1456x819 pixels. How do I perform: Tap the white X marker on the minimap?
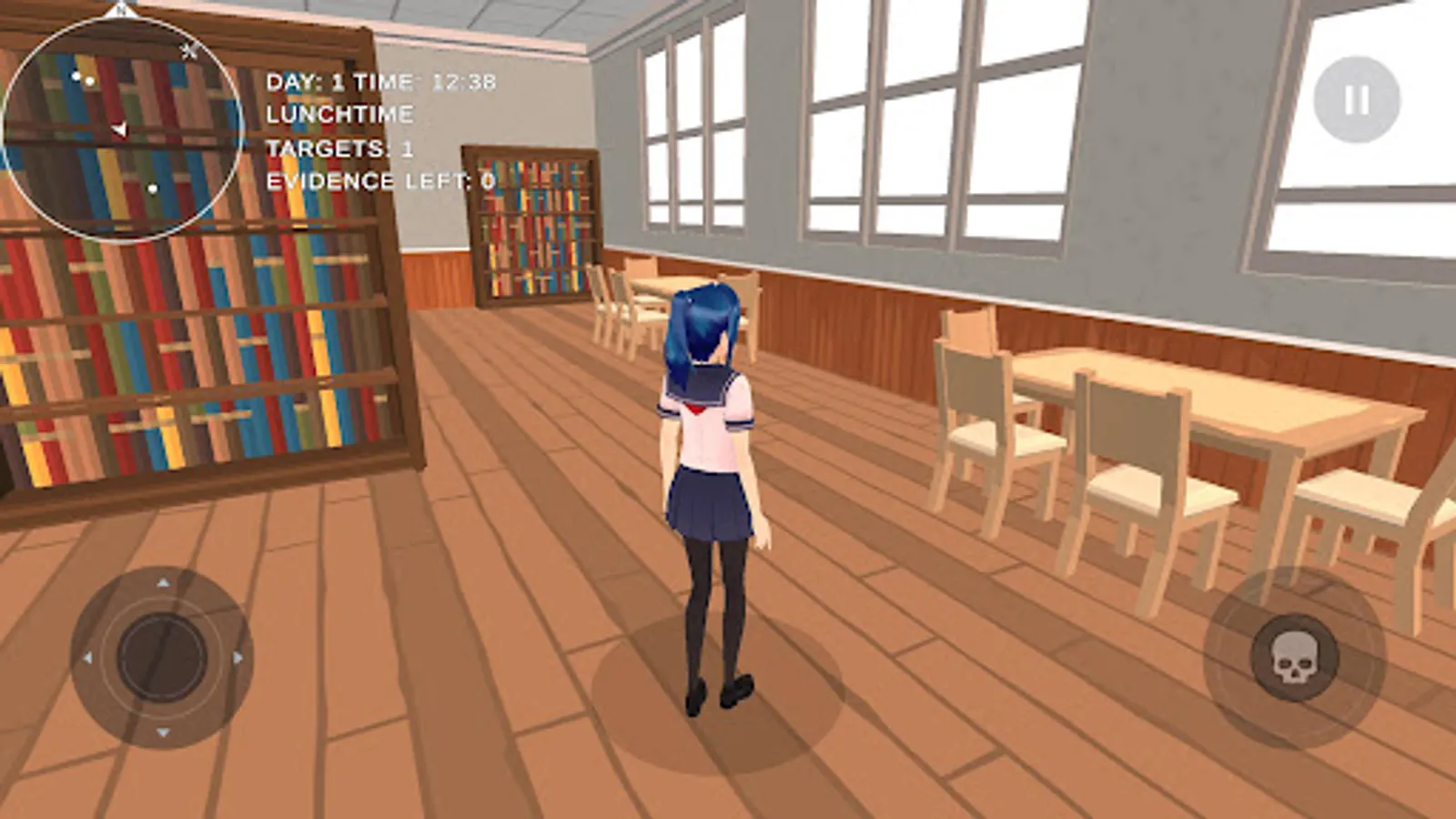coord(188,51)
